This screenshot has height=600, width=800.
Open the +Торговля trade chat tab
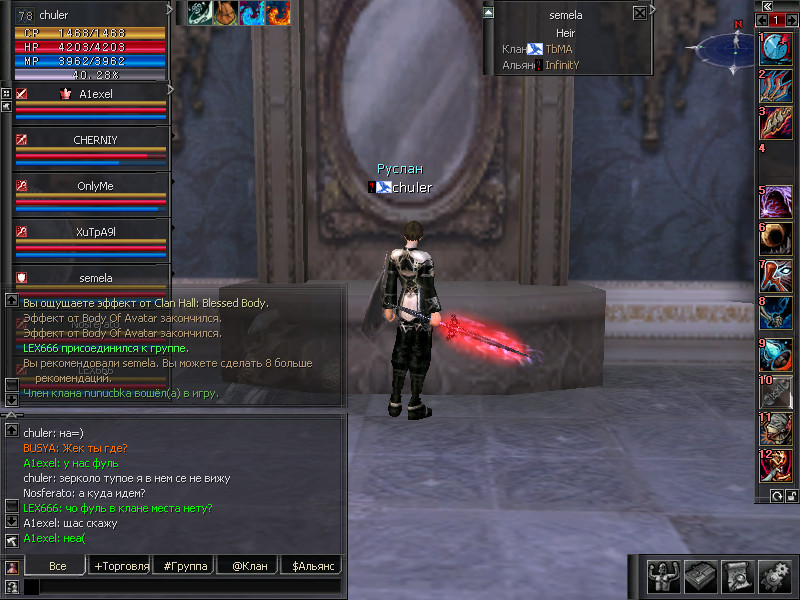click(x=121, y=566)
